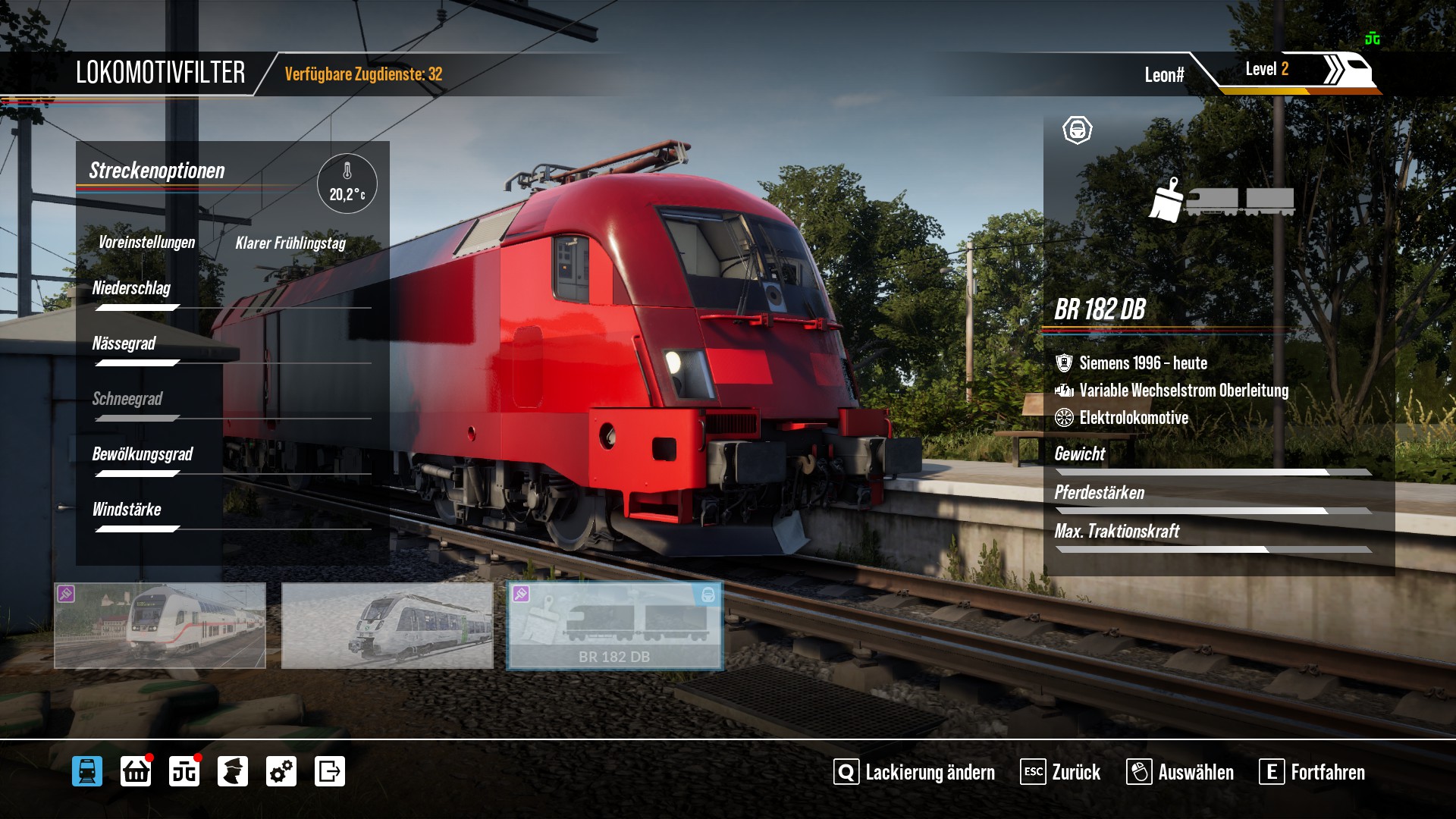The height and width of the screenshot is (819, 1456).
Task: Change the Klarer Frühlingstag preset
Action: point(290,243)
